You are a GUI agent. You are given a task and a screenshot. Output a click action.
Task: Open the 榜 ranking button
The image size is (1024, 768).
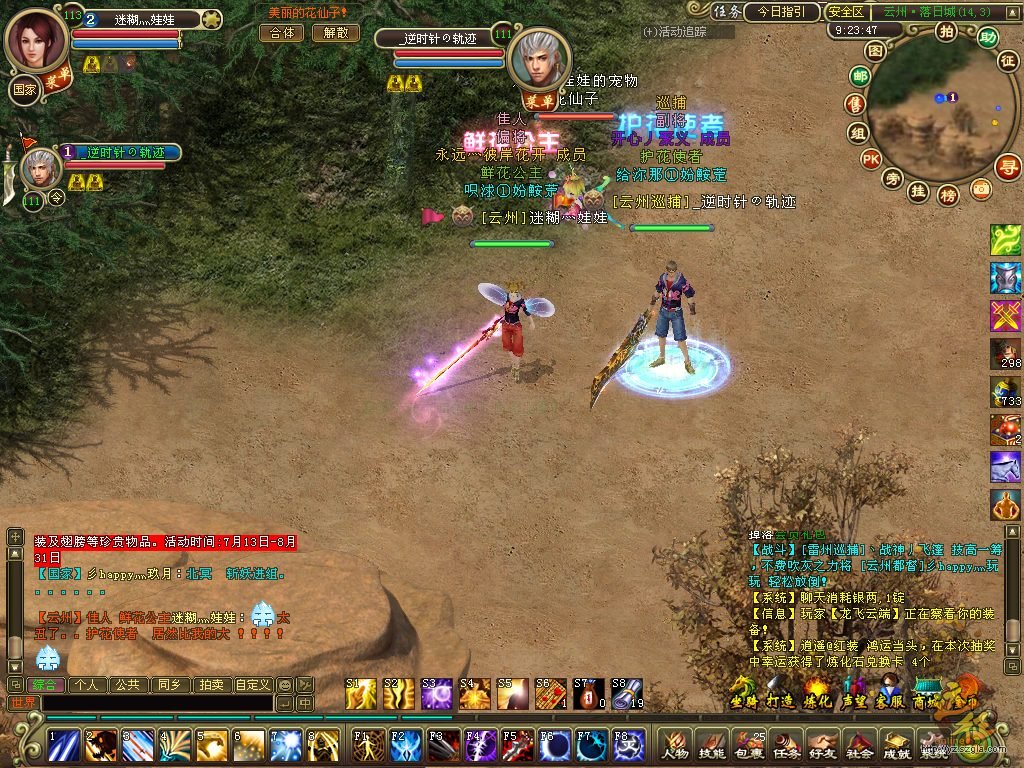(948, 195)
